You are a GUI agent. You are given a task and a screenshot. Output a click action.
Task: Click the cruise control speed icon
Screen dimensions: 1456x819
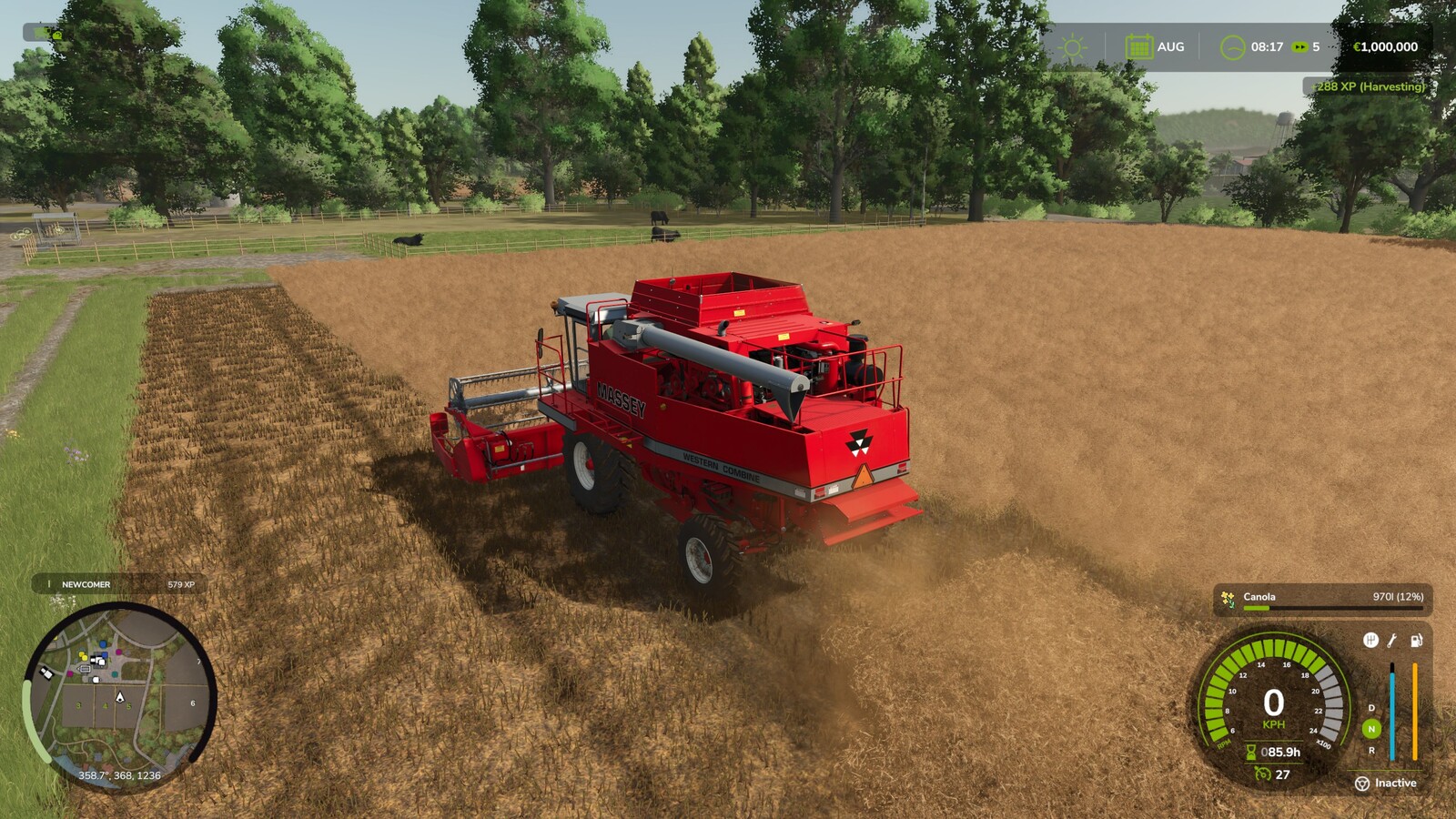pos(1262,774)
